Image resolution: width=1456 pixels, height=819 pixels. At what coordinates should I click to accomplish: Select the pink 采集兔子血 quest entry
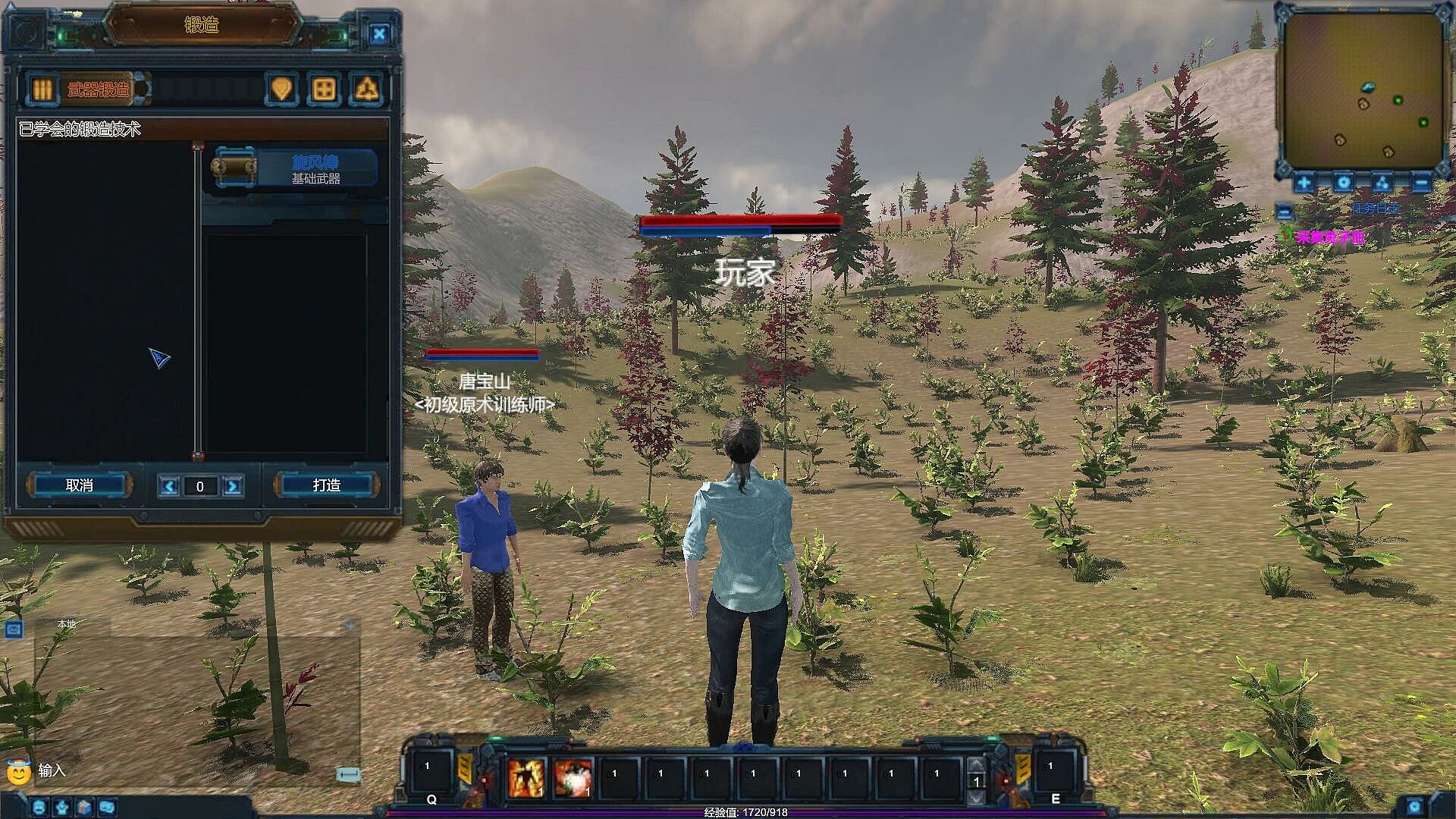[x=1330, y=237]
